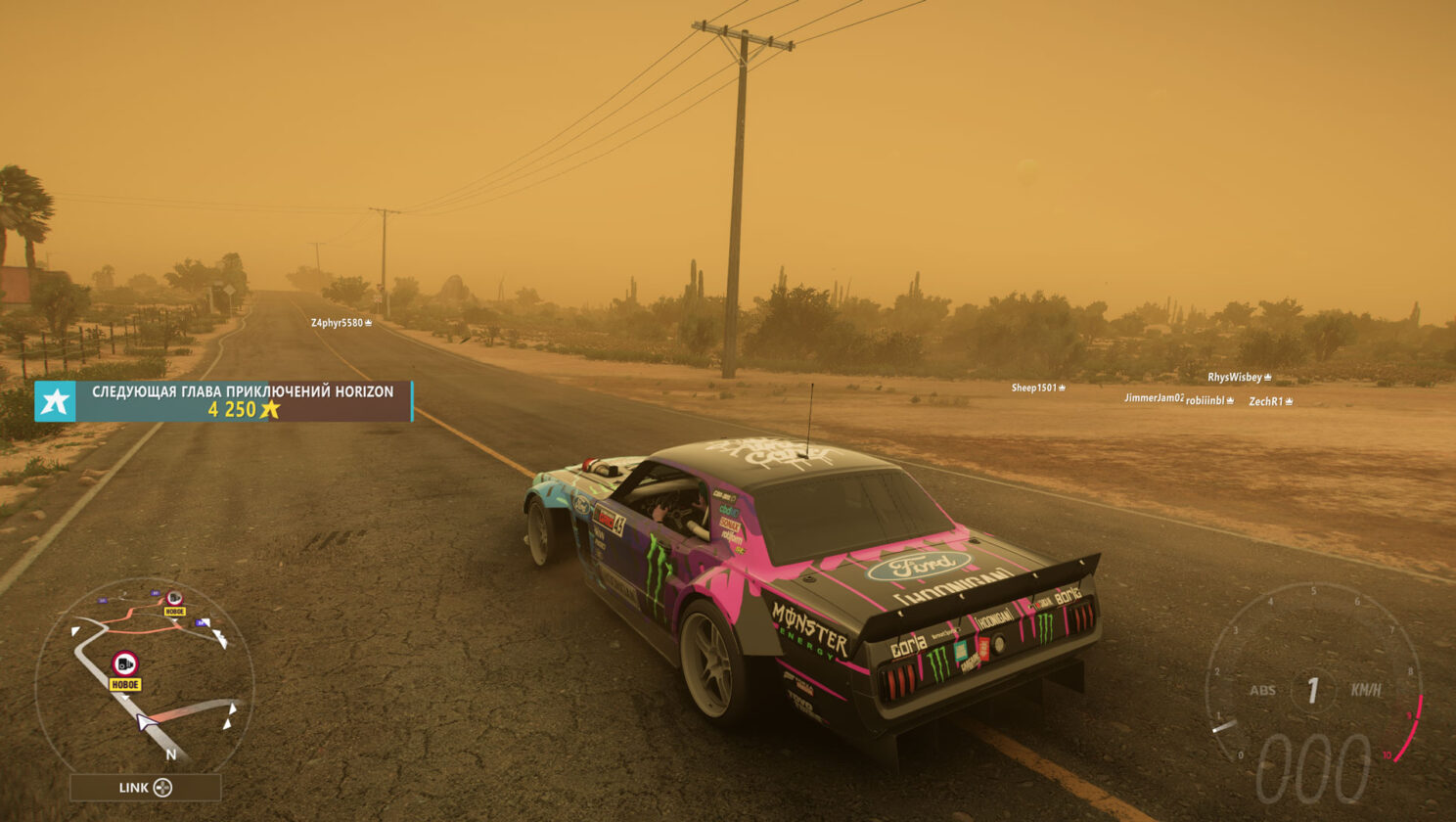This screenshot has width=1456, height=822.
Task: Select the smaller, farther speed camera minimap marker
Action: click(174, 598)
